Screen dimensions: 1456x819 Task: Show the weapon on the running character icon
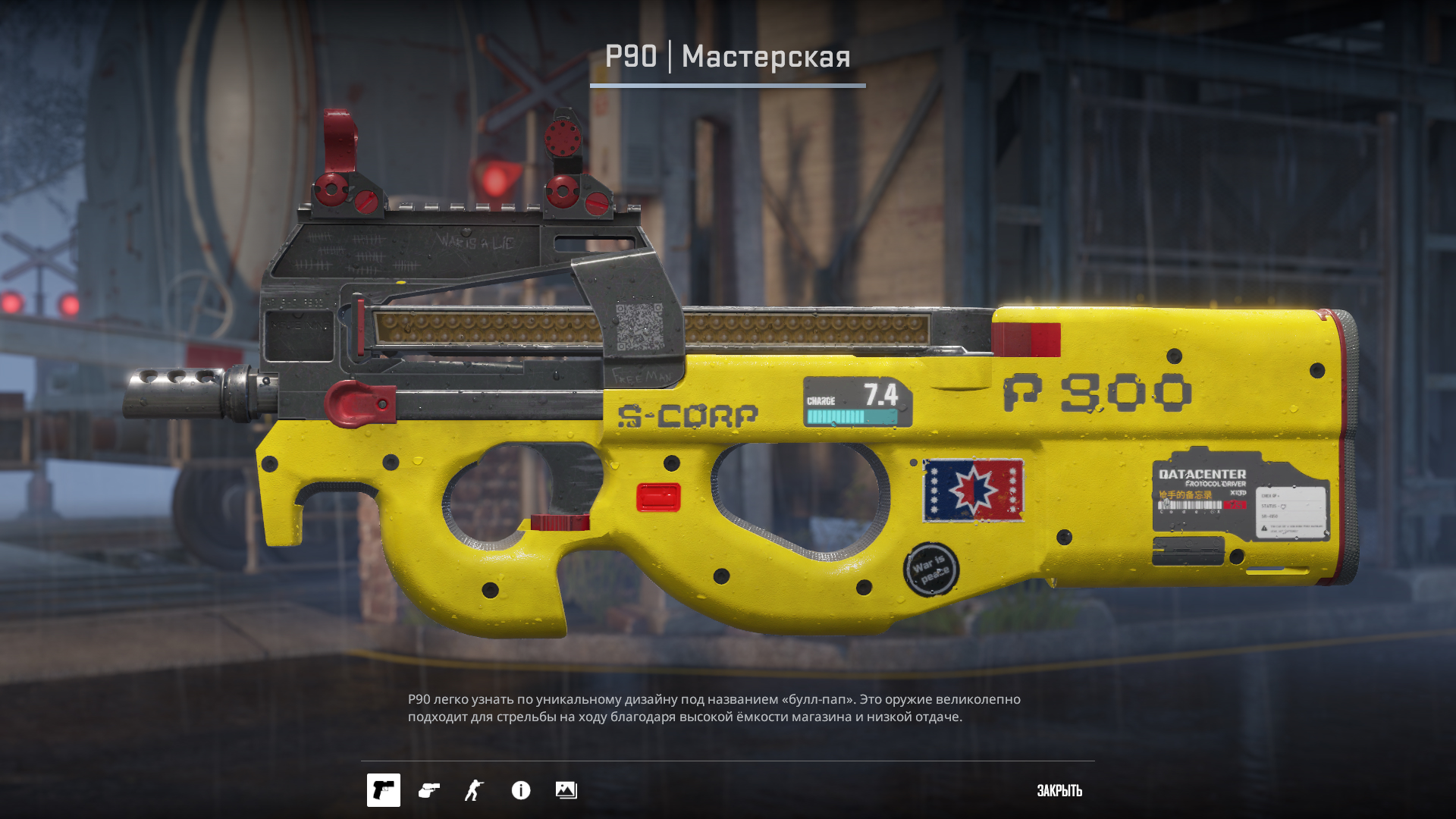(474, 790)
